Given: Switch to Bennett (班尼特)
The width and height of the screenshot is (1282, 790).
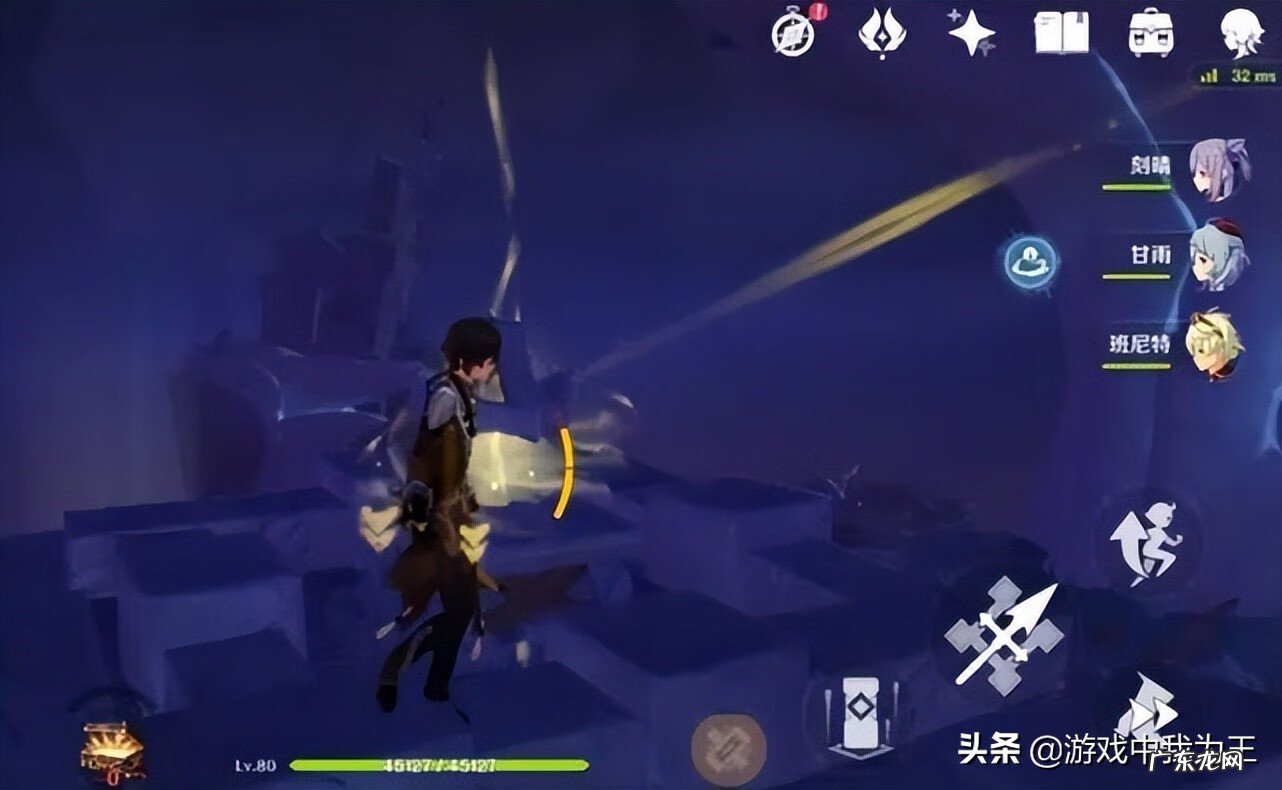Looking at the screenshot, I should click(x=1212, y=344).
